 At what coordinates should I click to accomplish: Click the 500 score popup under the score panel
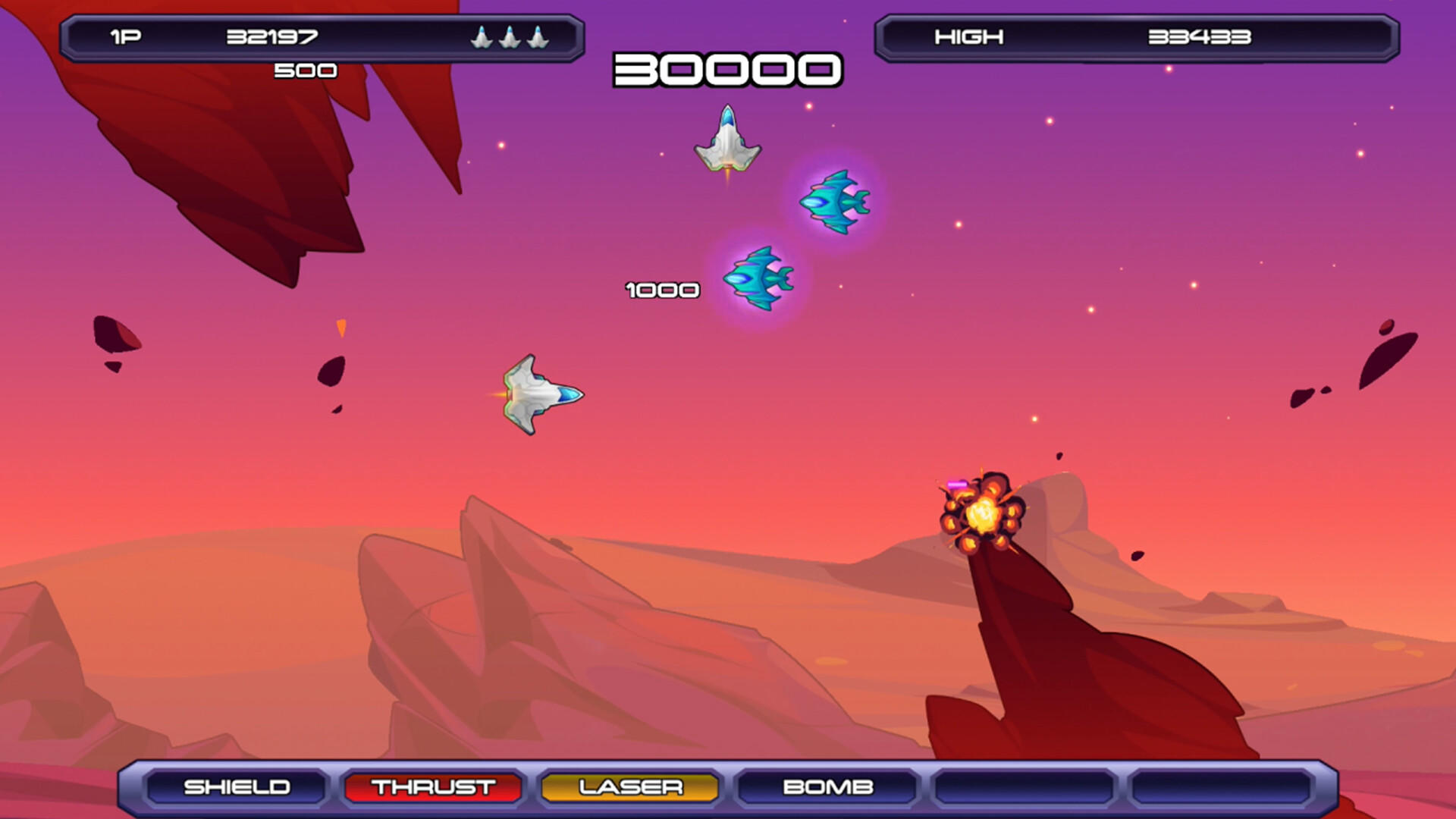point(306,71)
